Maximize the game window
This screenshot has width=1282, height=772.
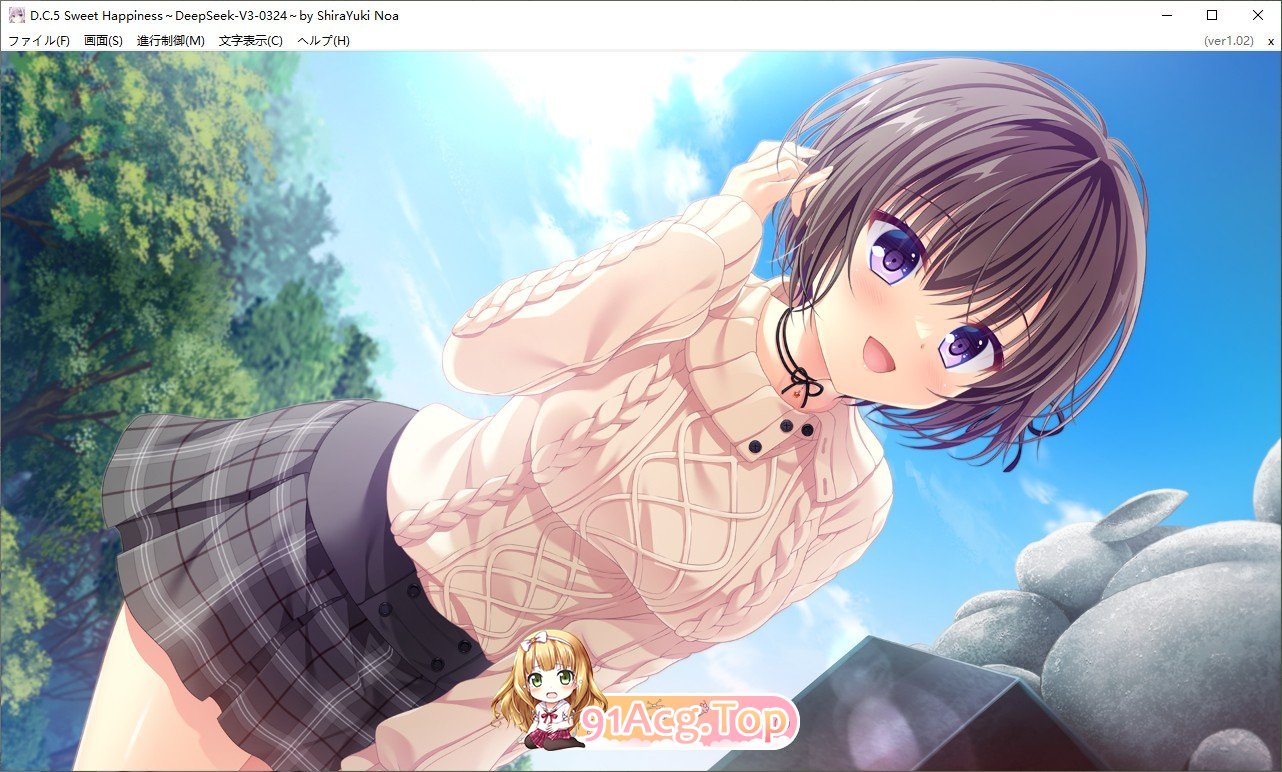1211,15
